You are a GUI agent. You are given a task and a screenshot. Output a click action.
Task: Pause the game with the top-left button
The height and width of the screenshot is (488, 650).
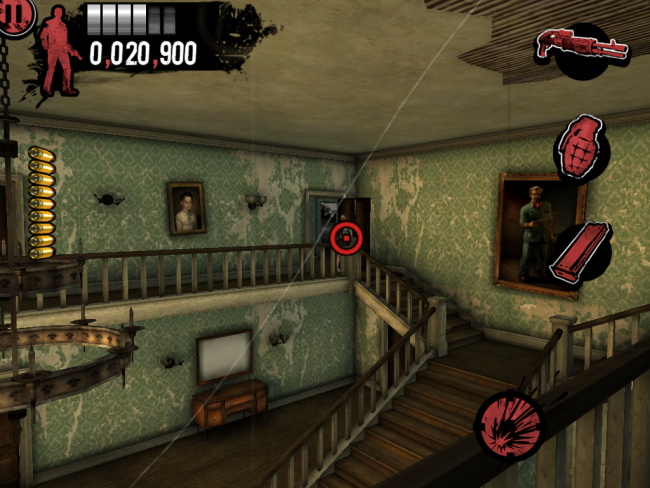point(16,15)
